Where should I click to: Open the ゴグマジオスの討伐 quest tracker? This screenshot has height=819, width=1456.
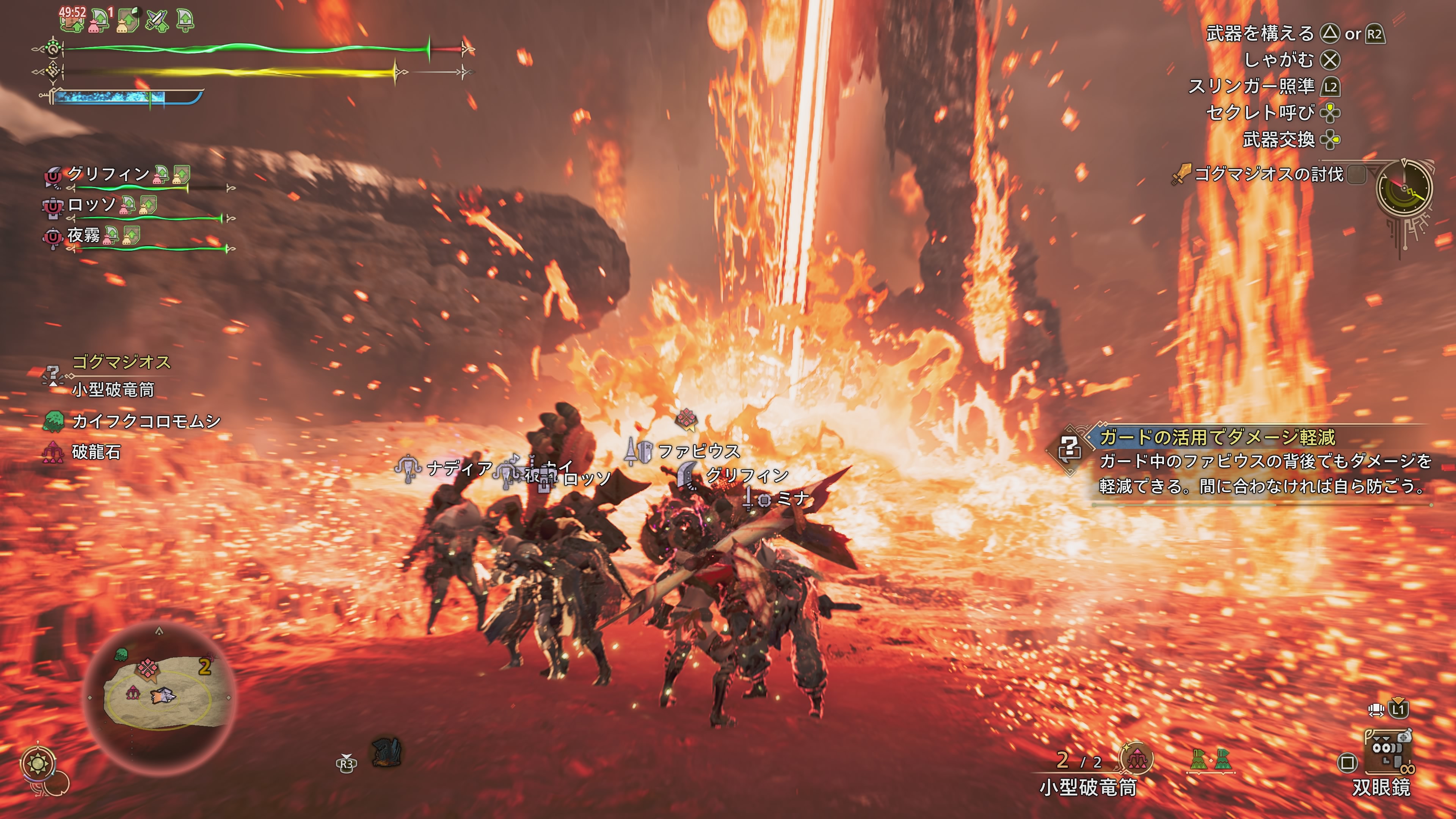point(1268,174)
